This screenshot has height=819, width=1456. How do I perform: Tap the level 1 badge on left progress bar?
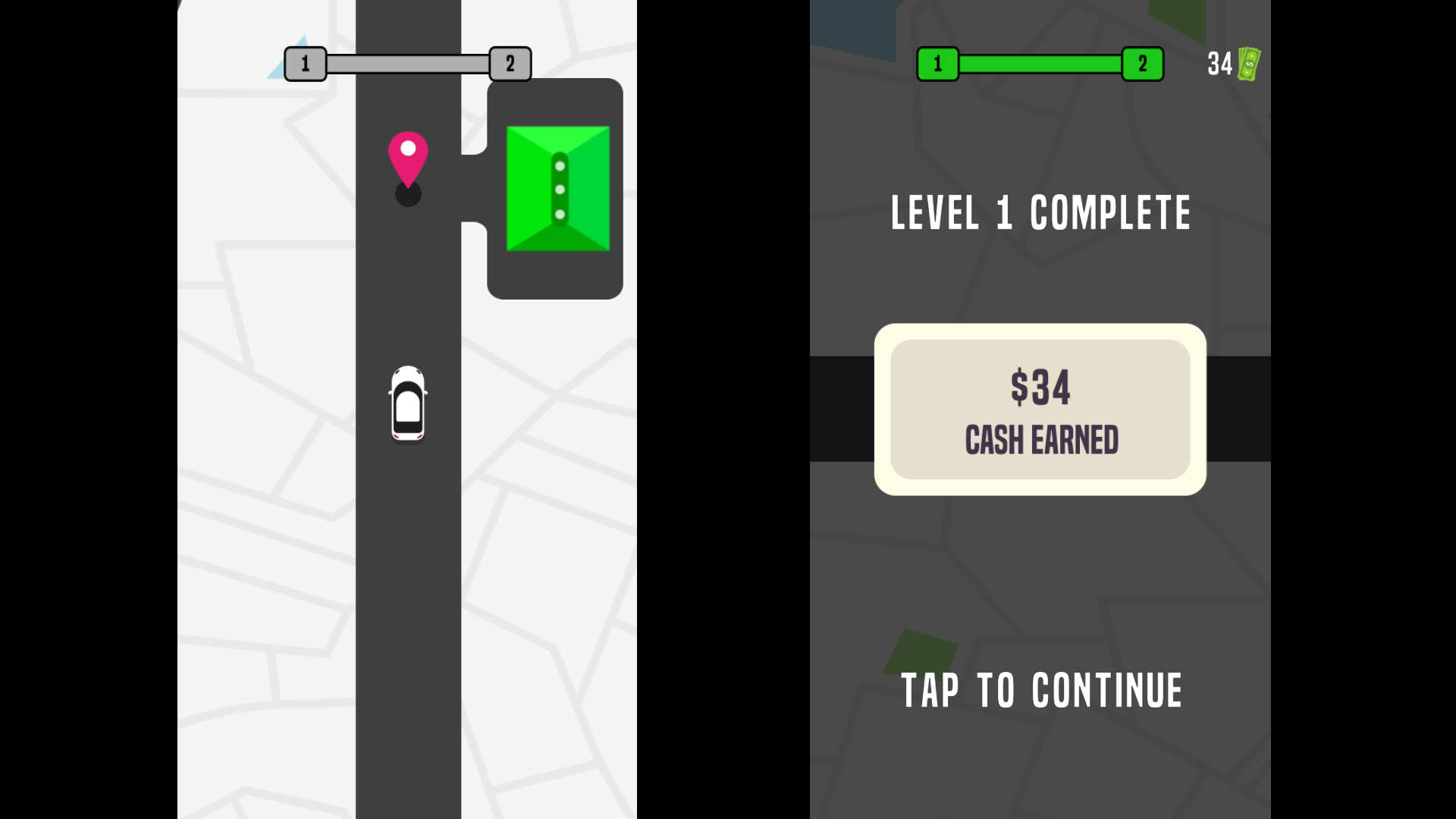coord(306,64)
